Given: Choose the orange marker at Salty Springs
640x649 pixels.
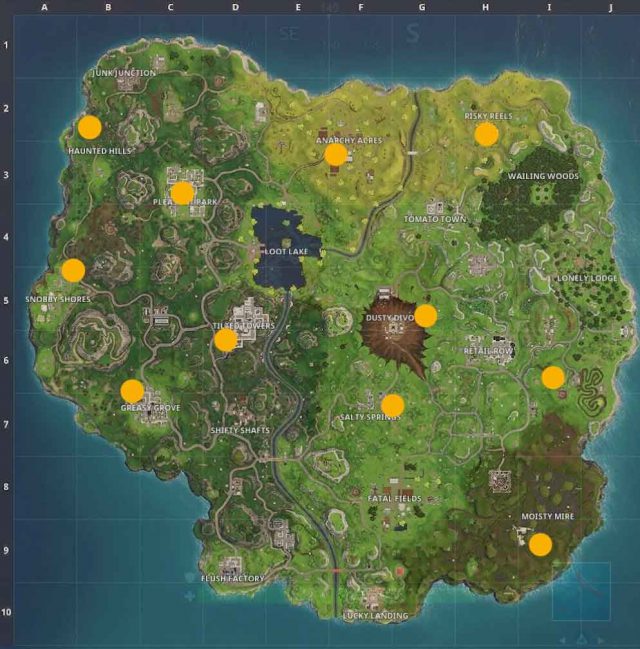Looking at the screenshot, I should 393,405.
